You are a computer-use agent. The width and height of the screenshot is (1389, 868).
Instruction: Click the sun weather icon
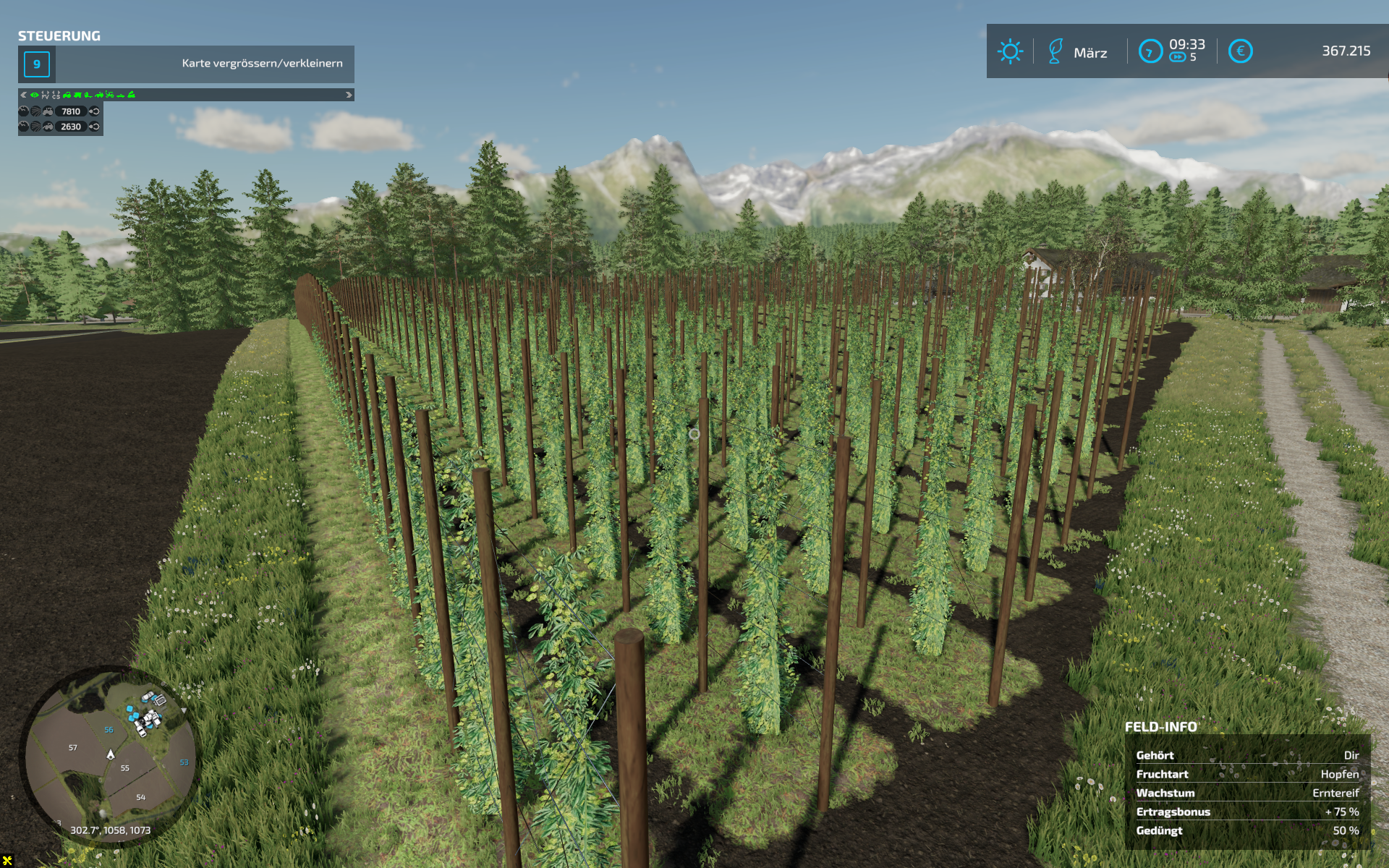click(1010, 51)
